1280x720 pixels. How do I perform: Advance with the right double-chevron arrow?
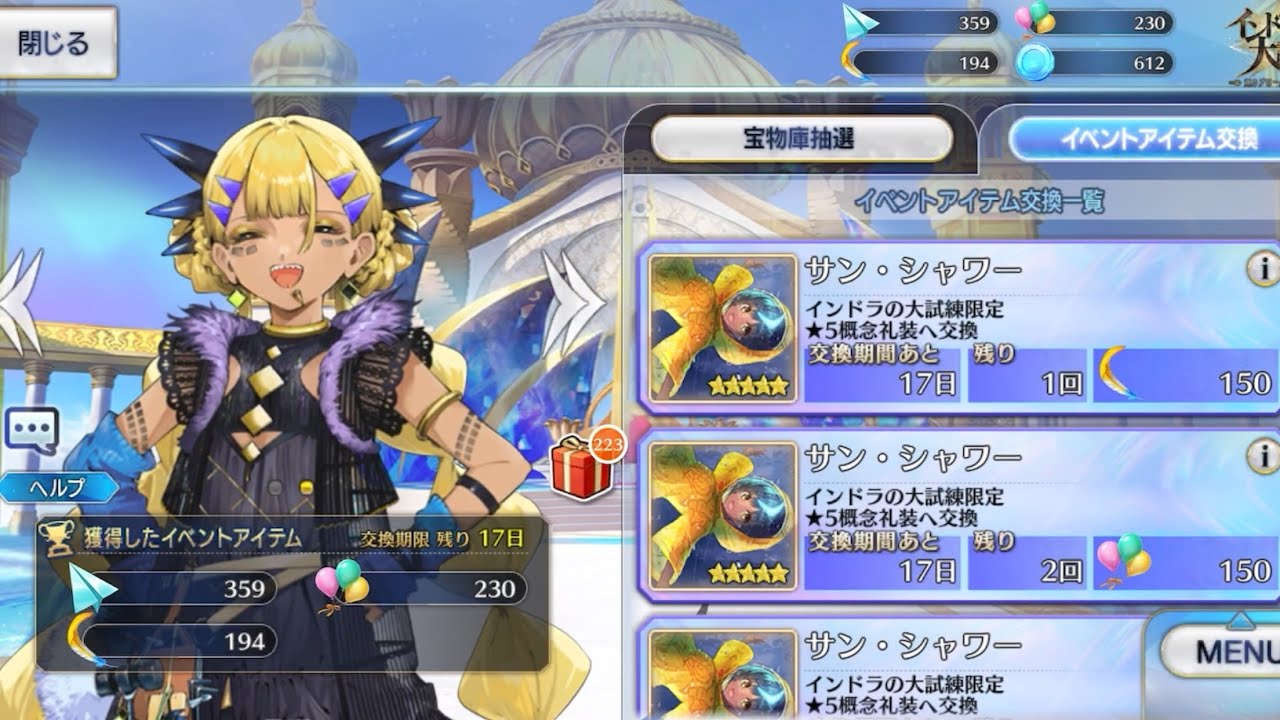[573, 297]
